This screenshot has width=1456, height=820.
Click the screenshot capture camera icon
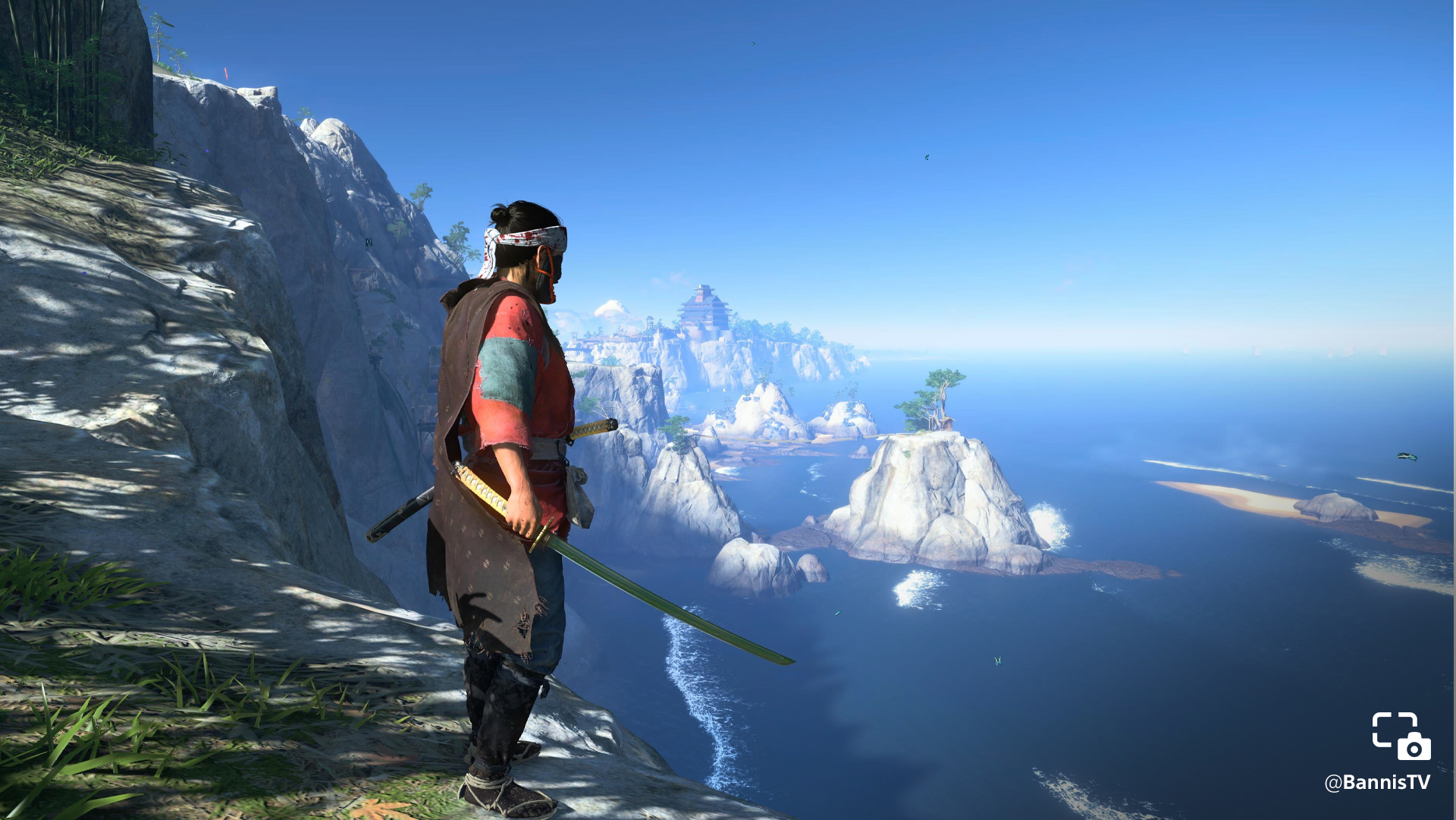1401,735
